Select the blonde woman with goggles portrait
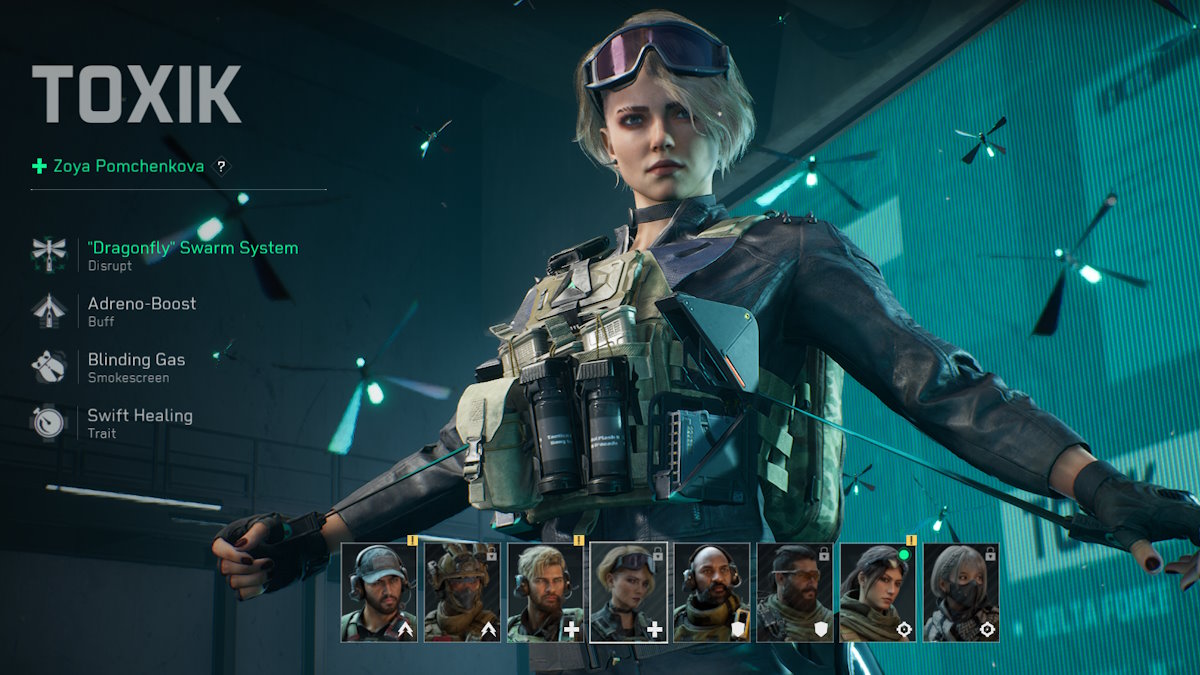 (x=628, y=592)
